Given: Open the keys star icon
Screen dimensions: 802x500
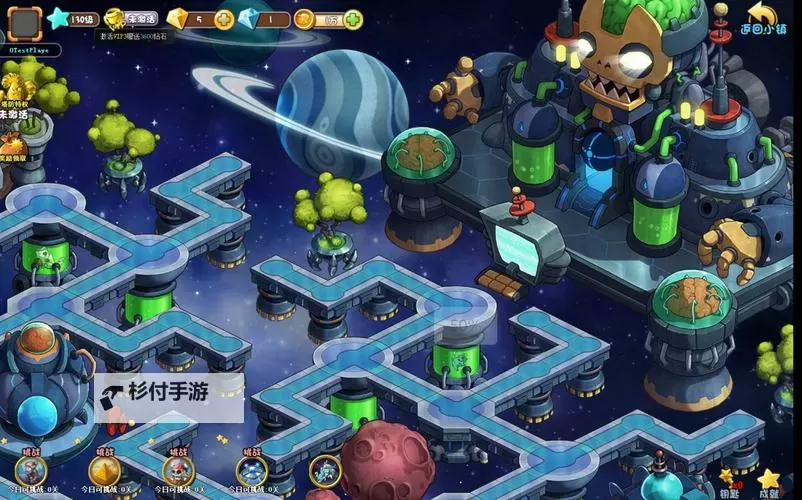Looking at the screenshot, I should [727, 479].
